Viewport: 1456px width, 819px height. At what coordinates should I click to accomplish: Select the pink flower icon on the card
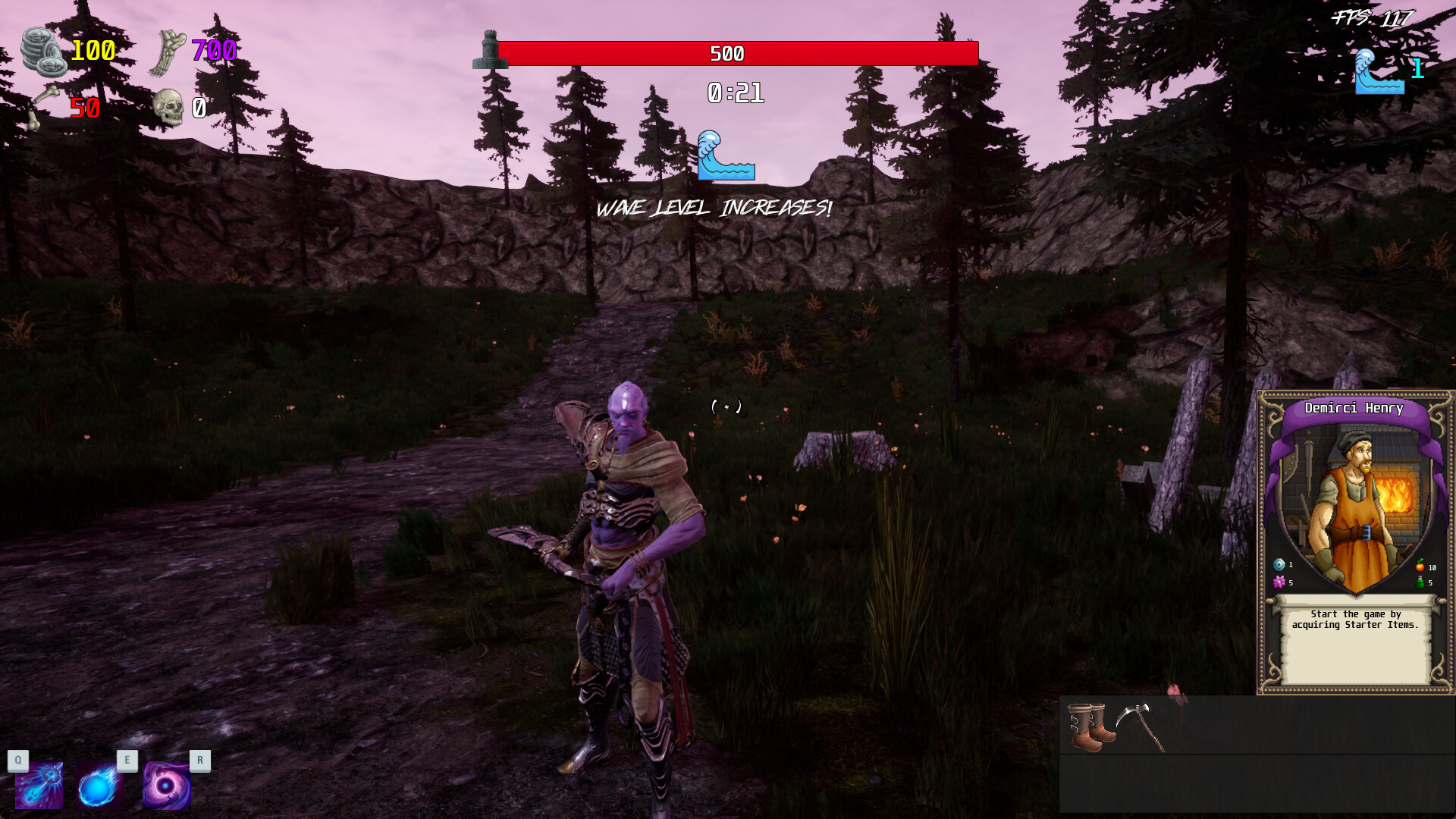coord(1279,582)
